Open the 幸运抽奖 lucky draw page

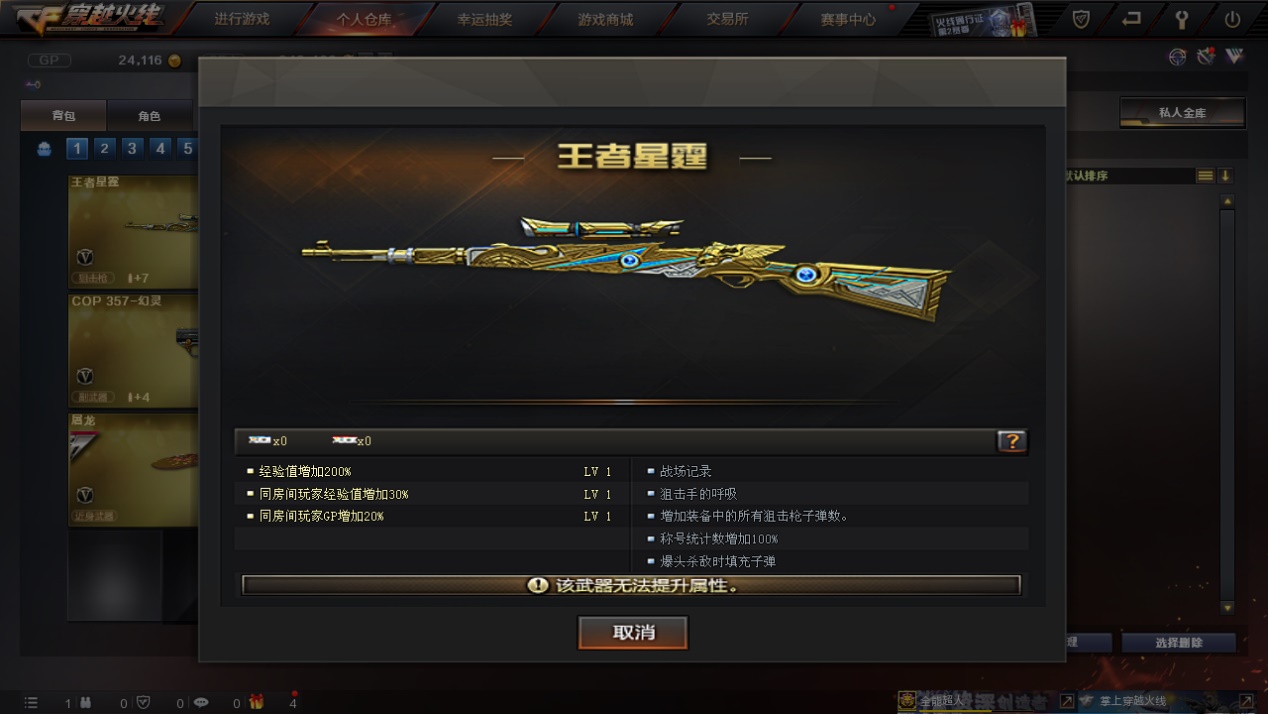point(485,19)
